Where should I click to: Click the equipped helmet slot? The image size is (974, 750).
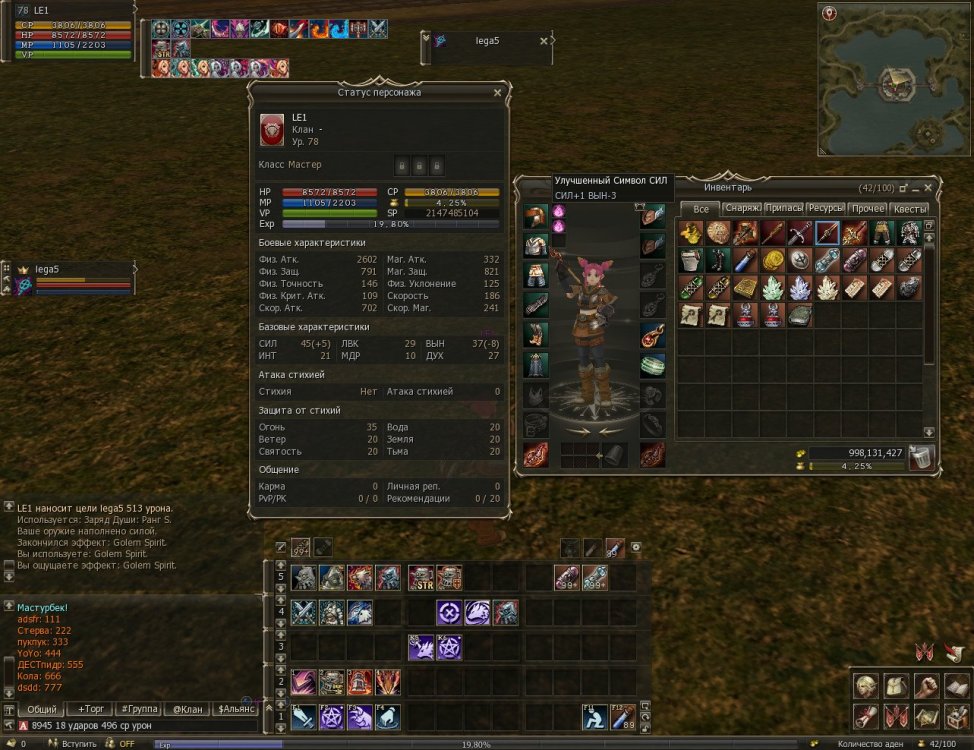click(534, 217)
